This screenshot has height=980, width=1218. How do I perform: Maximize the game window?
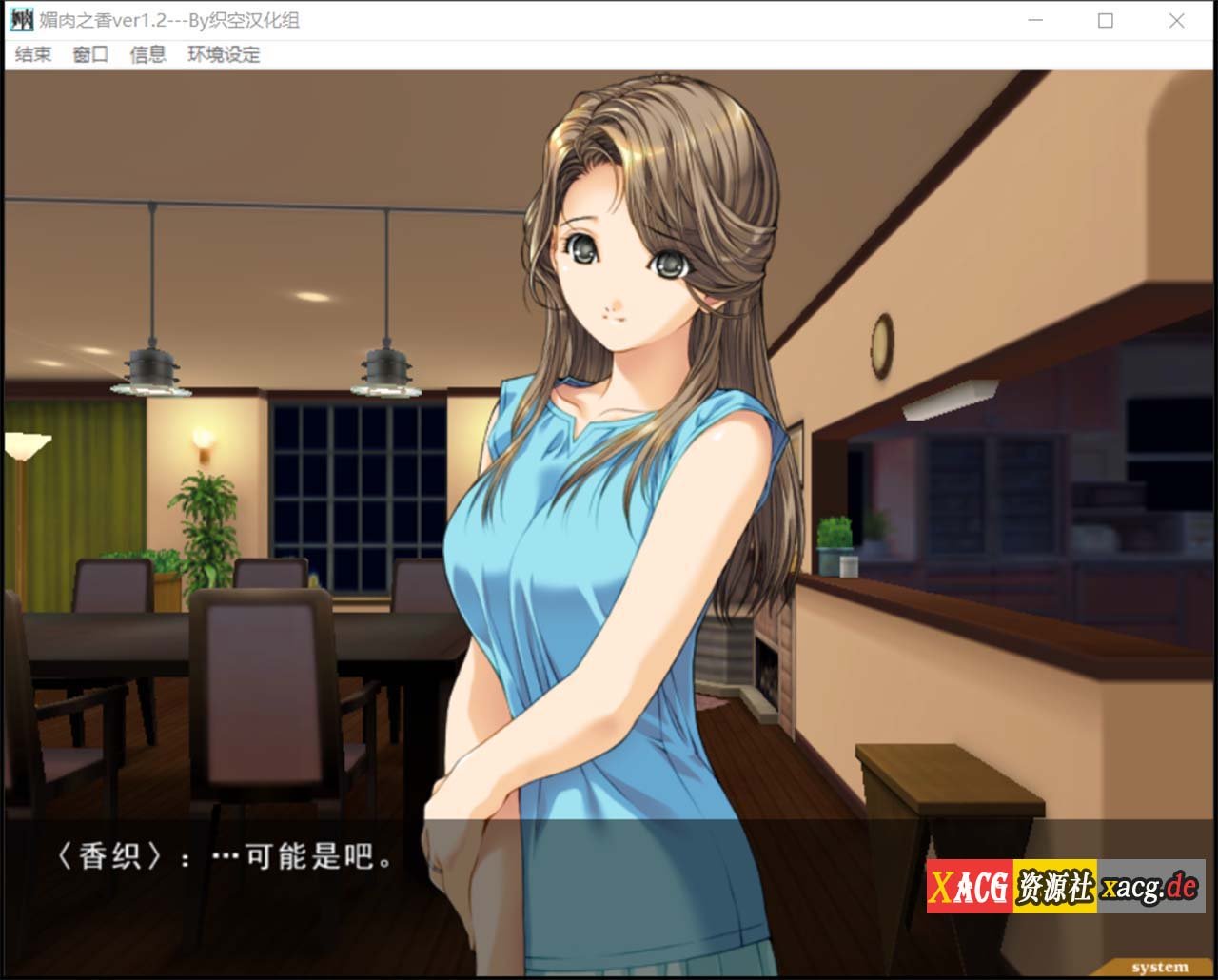pos(1107,19)
